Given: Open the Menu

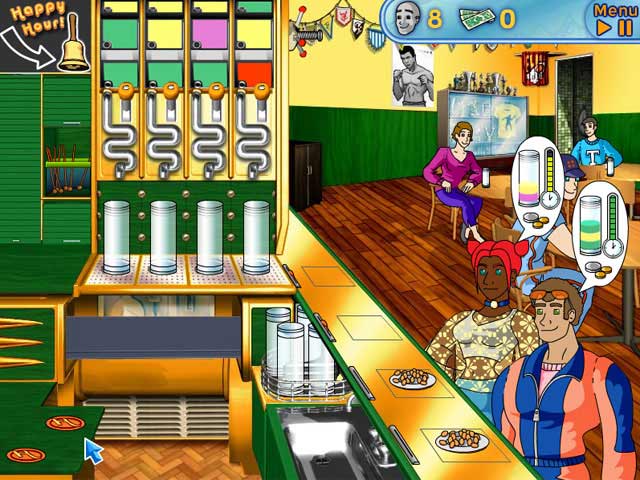Looking at the screenshot, I should pyautogui.click(x=615, y=11).
